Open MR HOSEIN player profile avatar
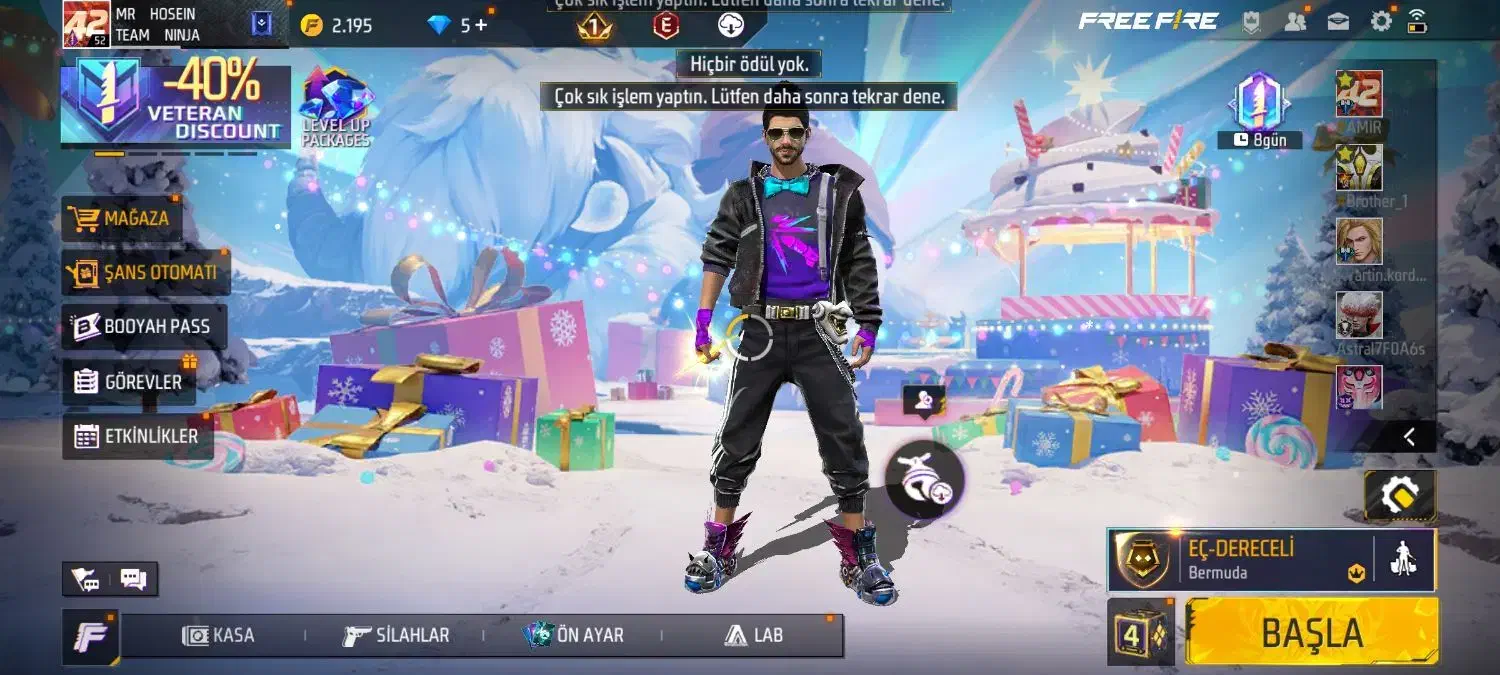 click(x=86, y=24)
